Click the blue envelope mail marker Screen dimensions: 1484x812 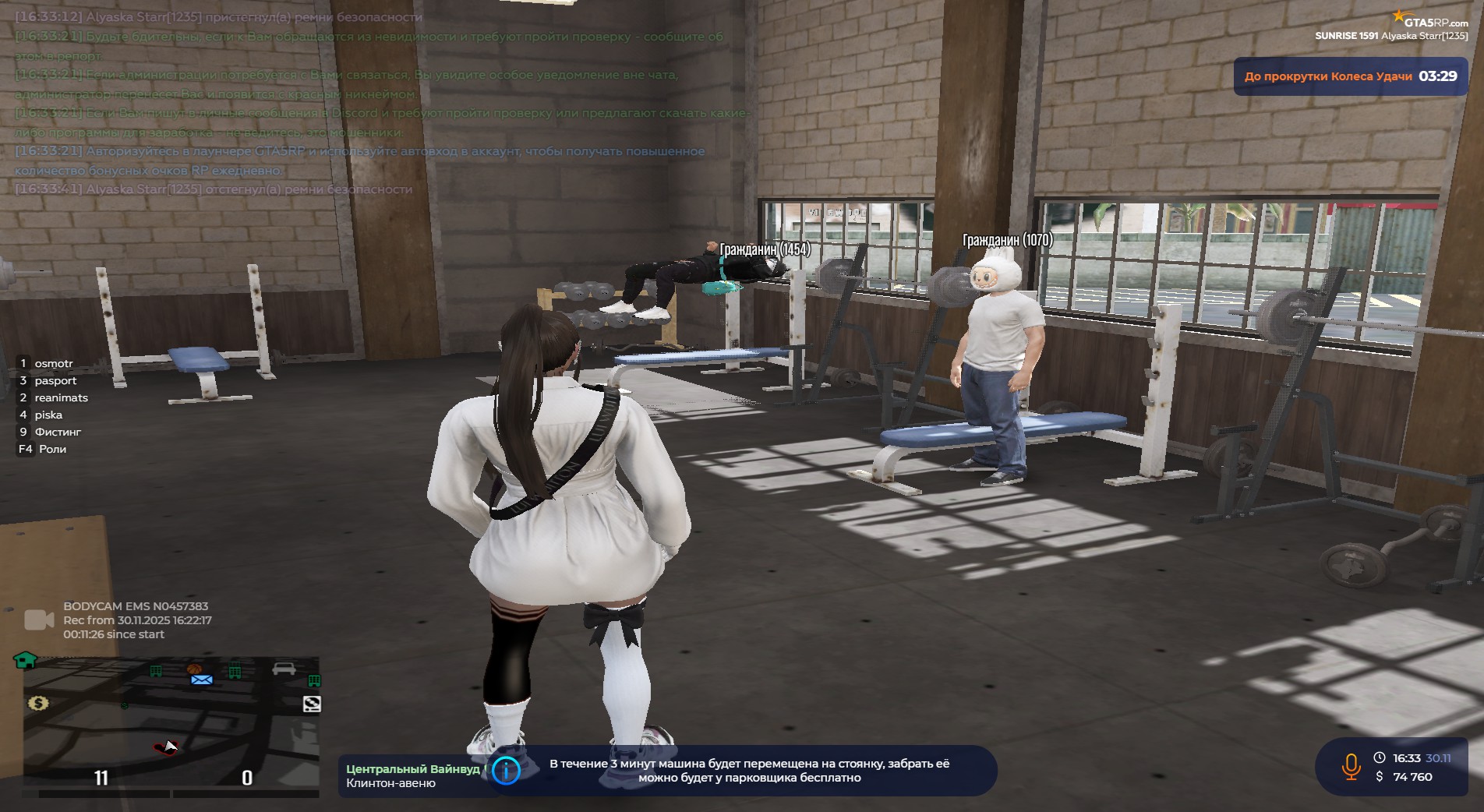202,680
